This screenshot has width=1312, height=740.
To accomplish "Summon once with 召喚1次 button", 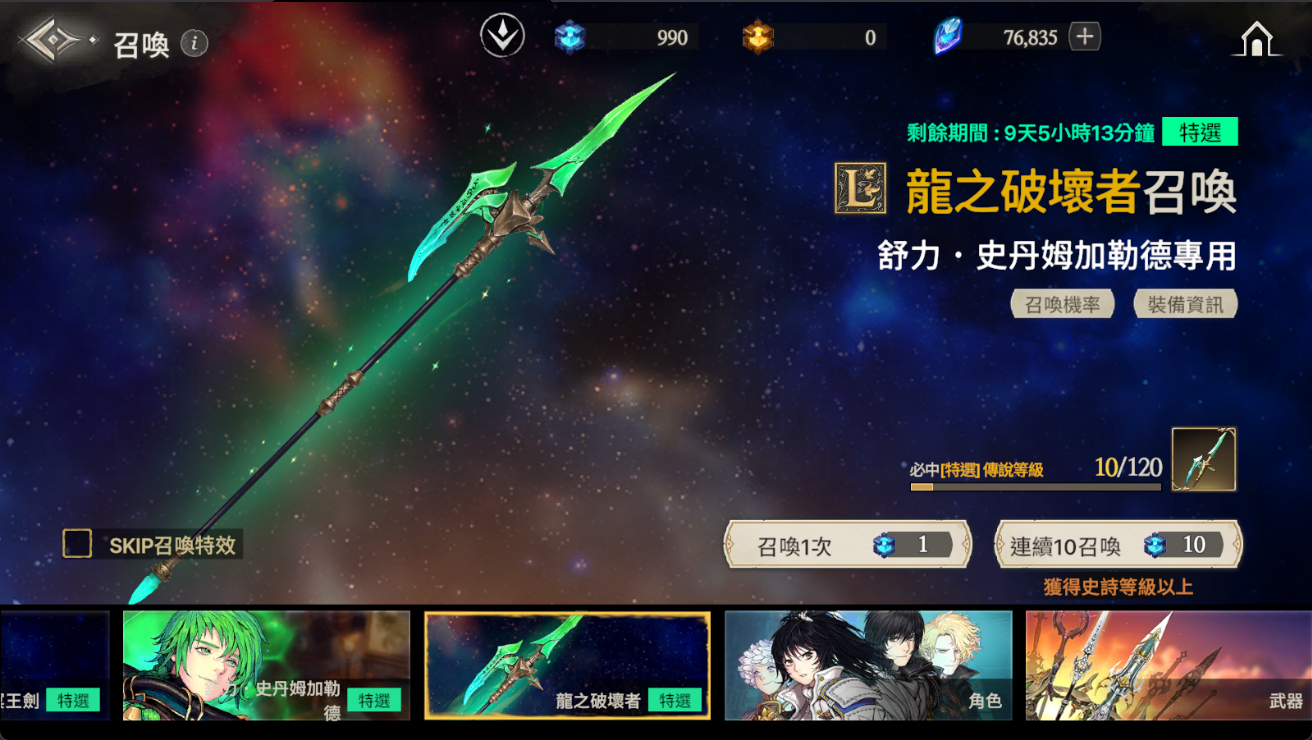I will [848, 545].
